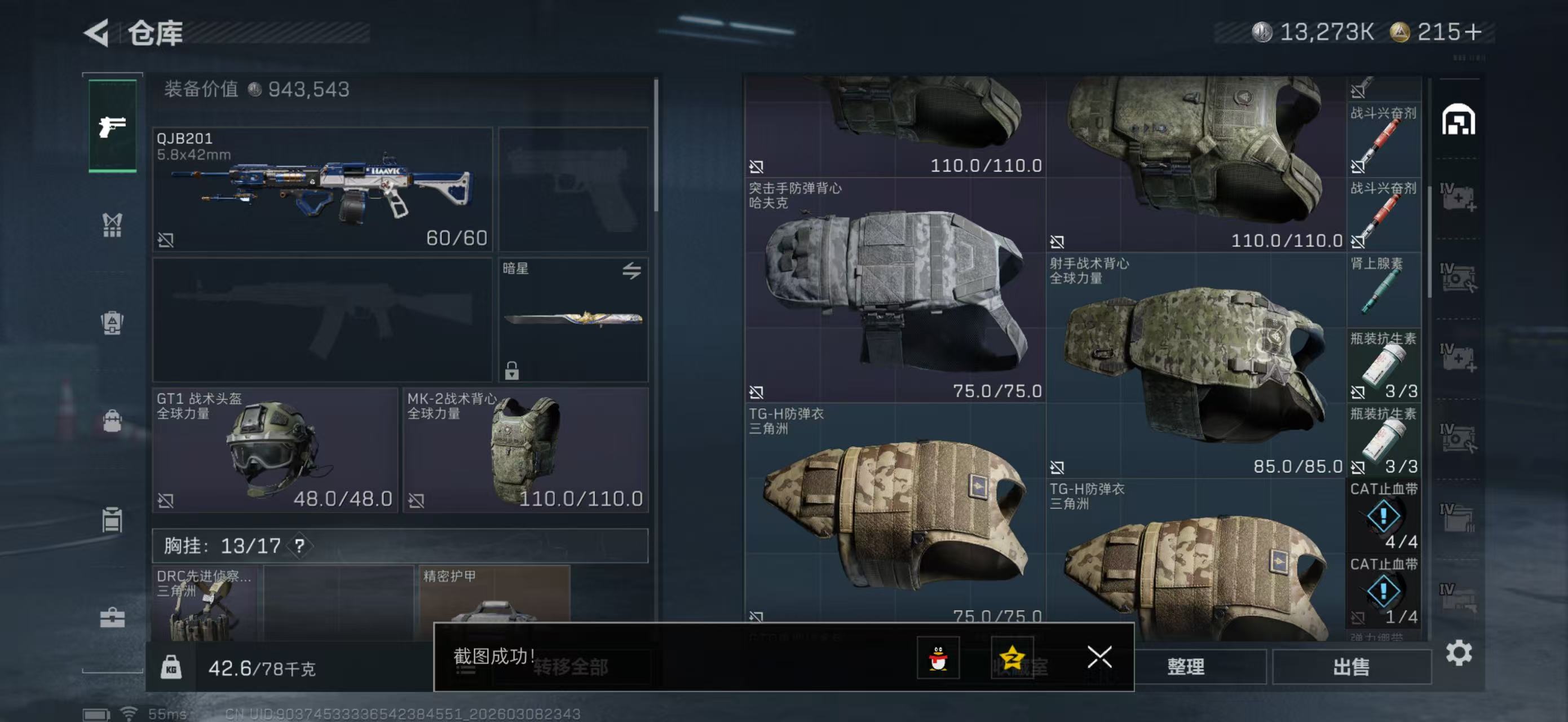Switch to the pistol weapons tab
Screen dimensions: 1568x722
click(113, 126)
